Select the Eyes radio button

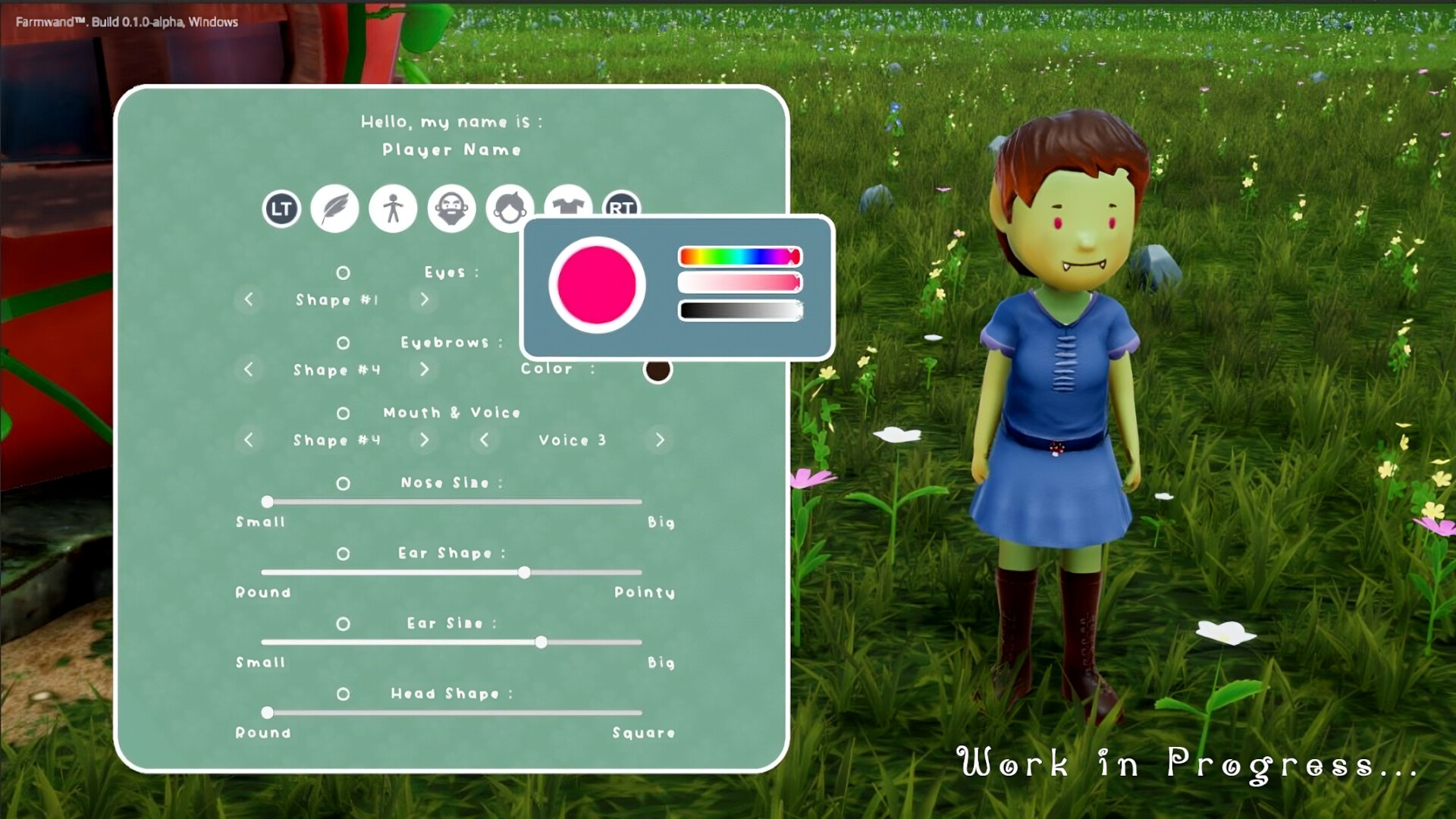click(x=343, y=273)
